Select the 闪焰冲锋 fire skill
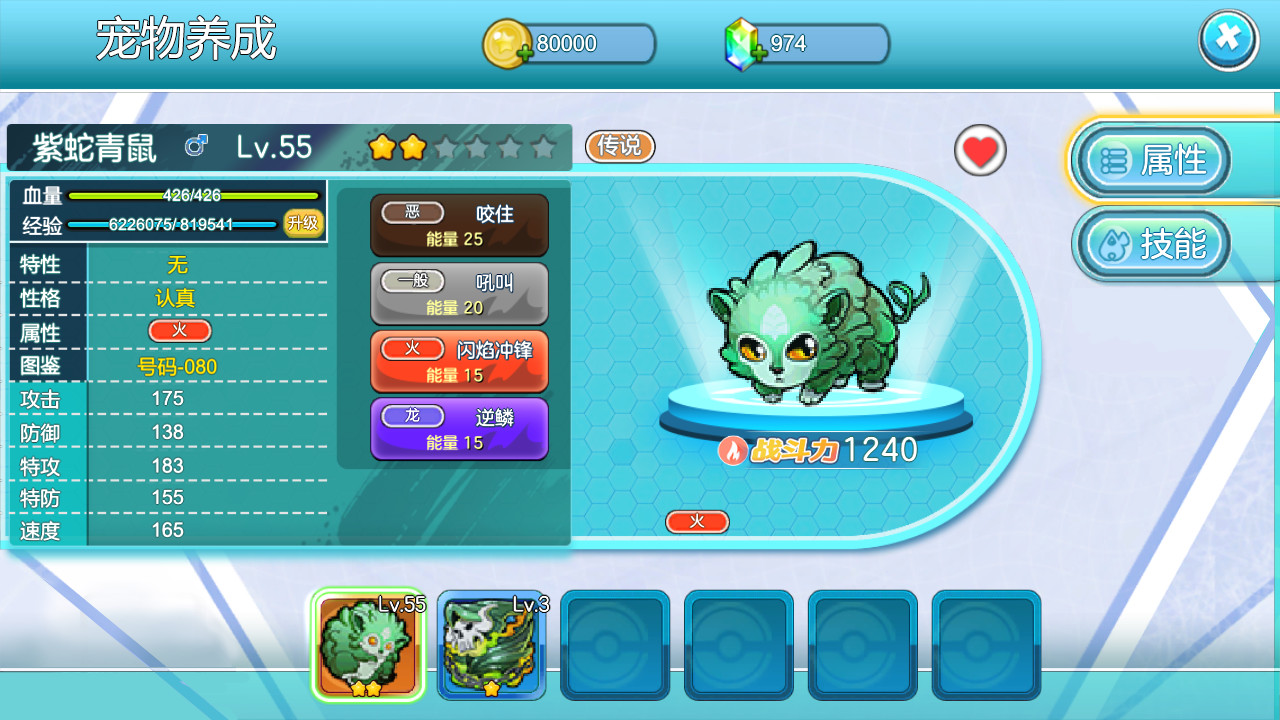Screen dimensions: 1280x720 (459, 361)
